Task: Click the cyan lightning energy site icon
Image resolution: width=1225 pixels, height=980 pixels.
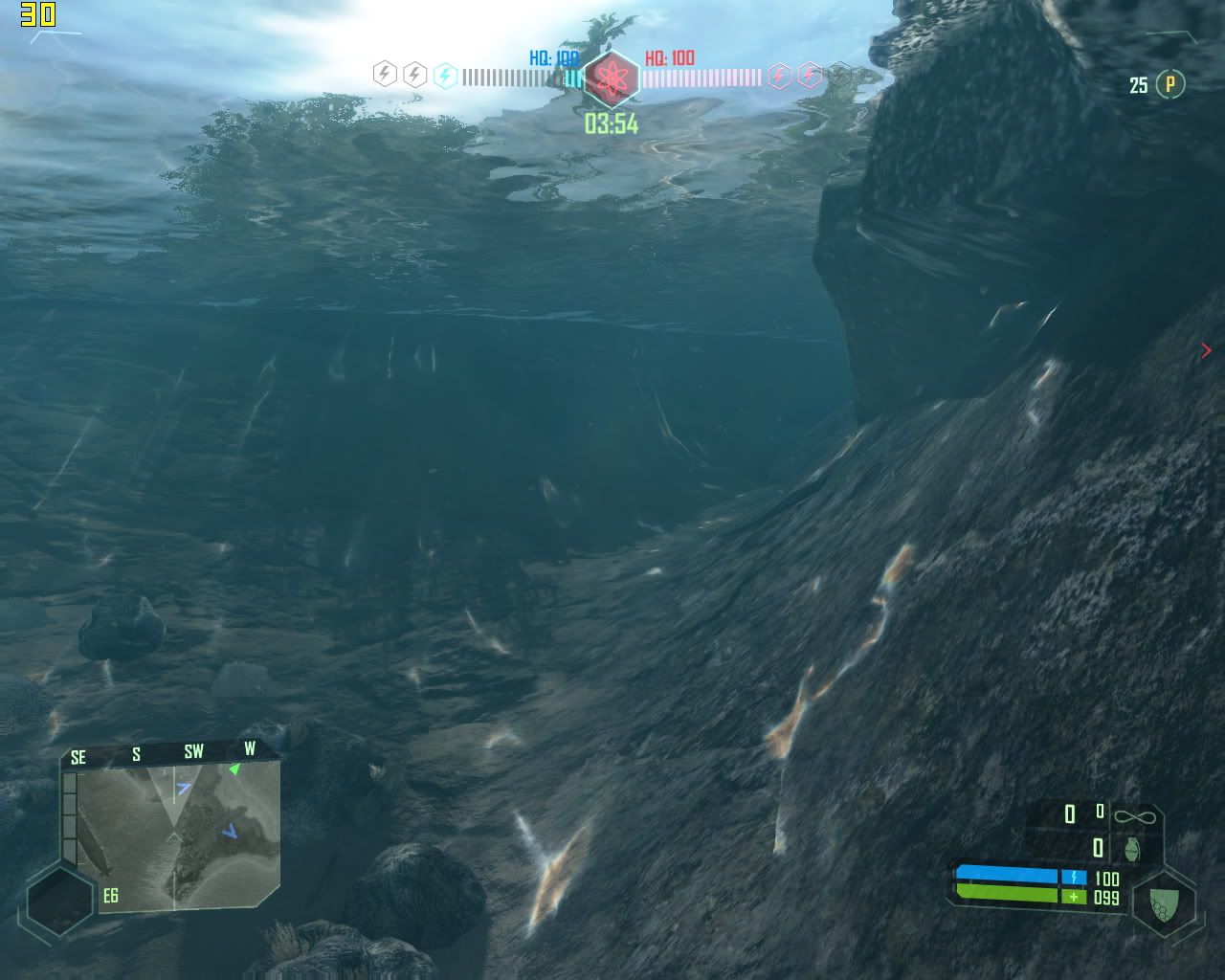Action: (x=445, y=75)
